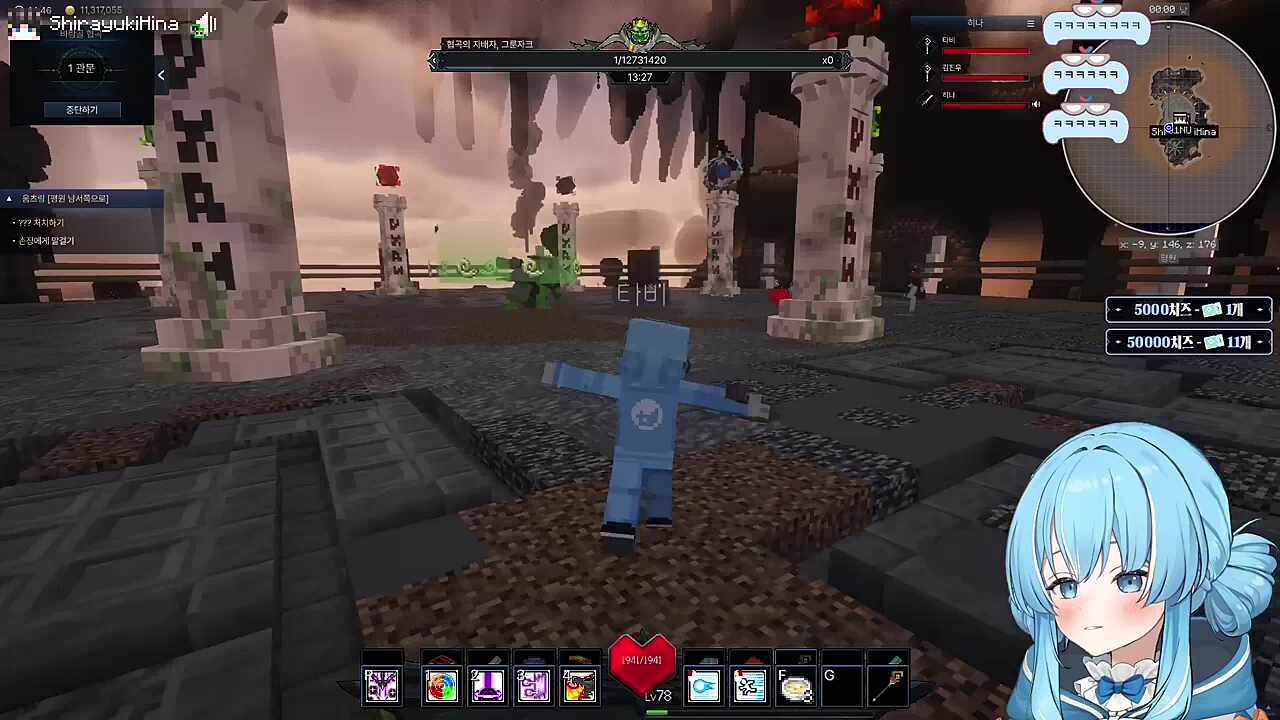Click the 중단하기 stop button

click(82, 109)
